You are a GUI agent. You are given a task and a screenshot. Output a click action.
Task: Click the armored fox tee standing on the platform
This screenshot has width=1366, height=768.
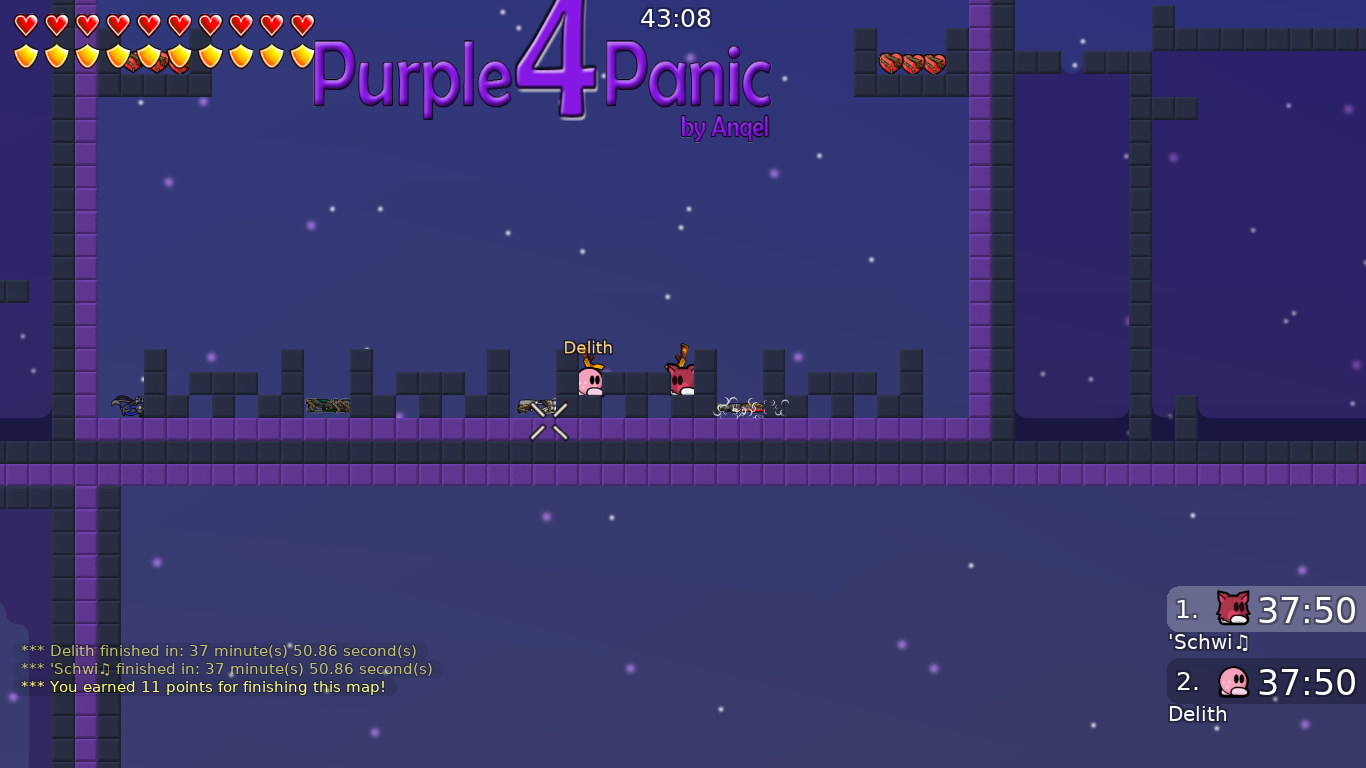click(x=681, y=376)
